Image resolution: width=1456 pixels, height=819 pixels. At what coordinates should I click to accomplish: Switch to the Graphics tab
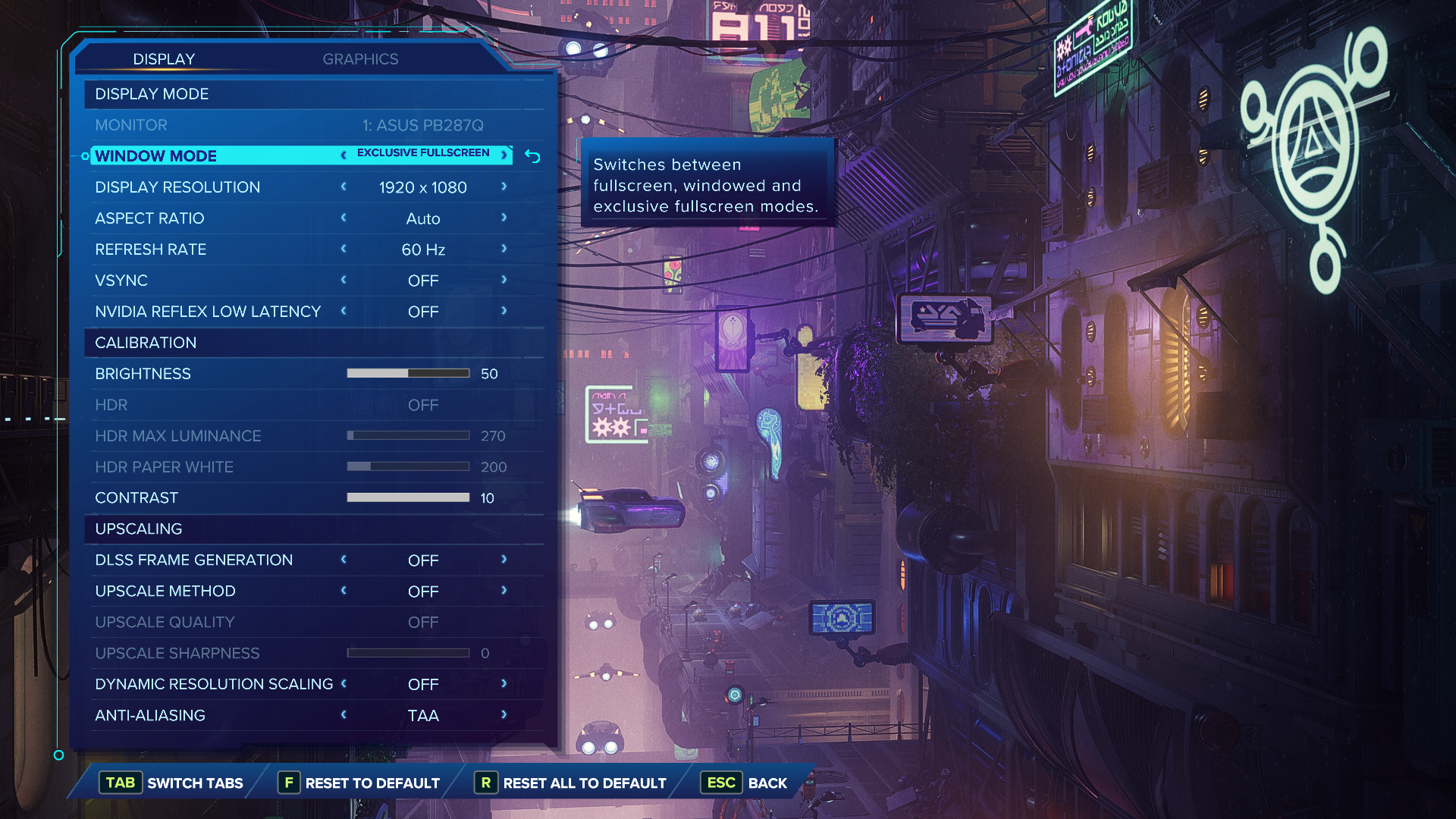click(x=360, y=59)
